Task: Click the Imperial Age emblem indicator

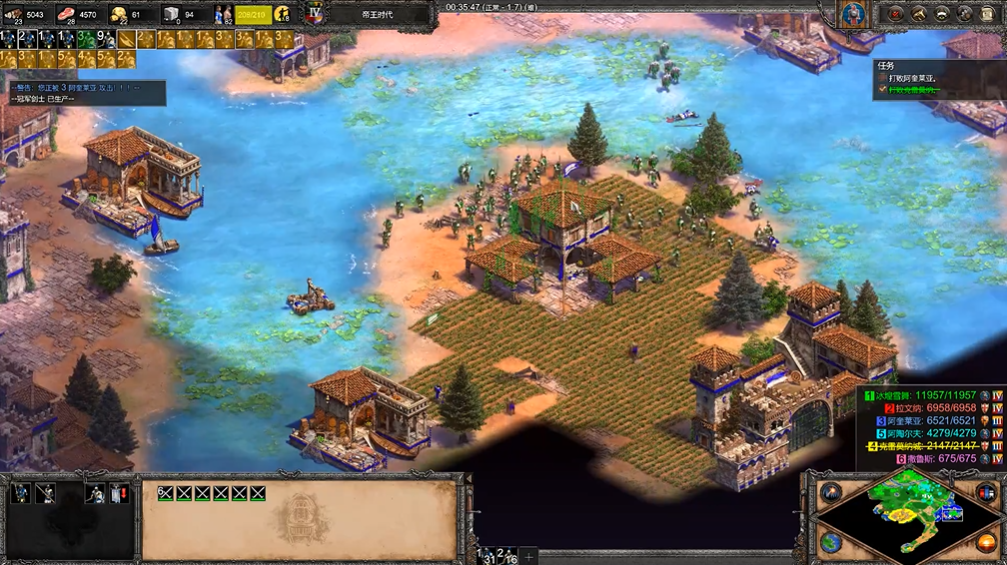Action: pos(314,14)
